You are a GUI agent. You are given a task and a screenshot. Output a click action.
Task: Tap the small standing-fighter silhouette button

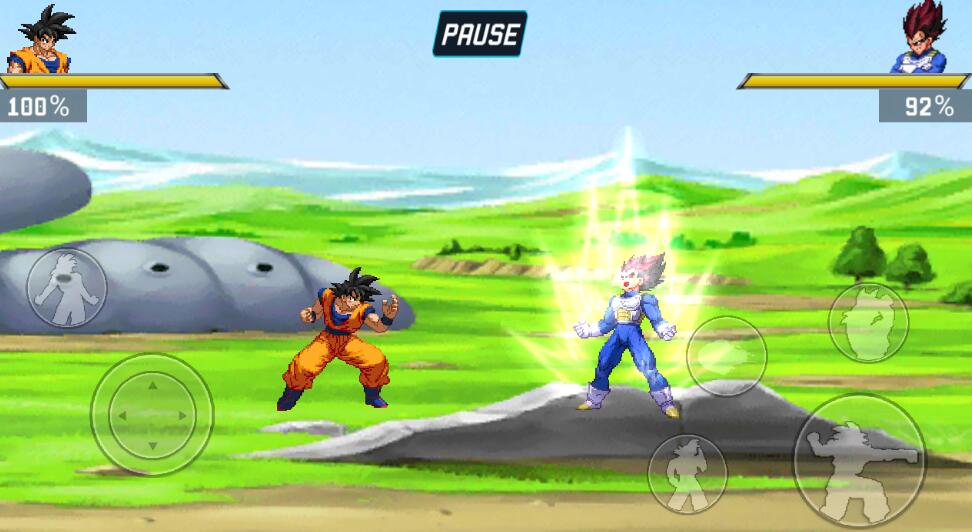click(687, 474)
